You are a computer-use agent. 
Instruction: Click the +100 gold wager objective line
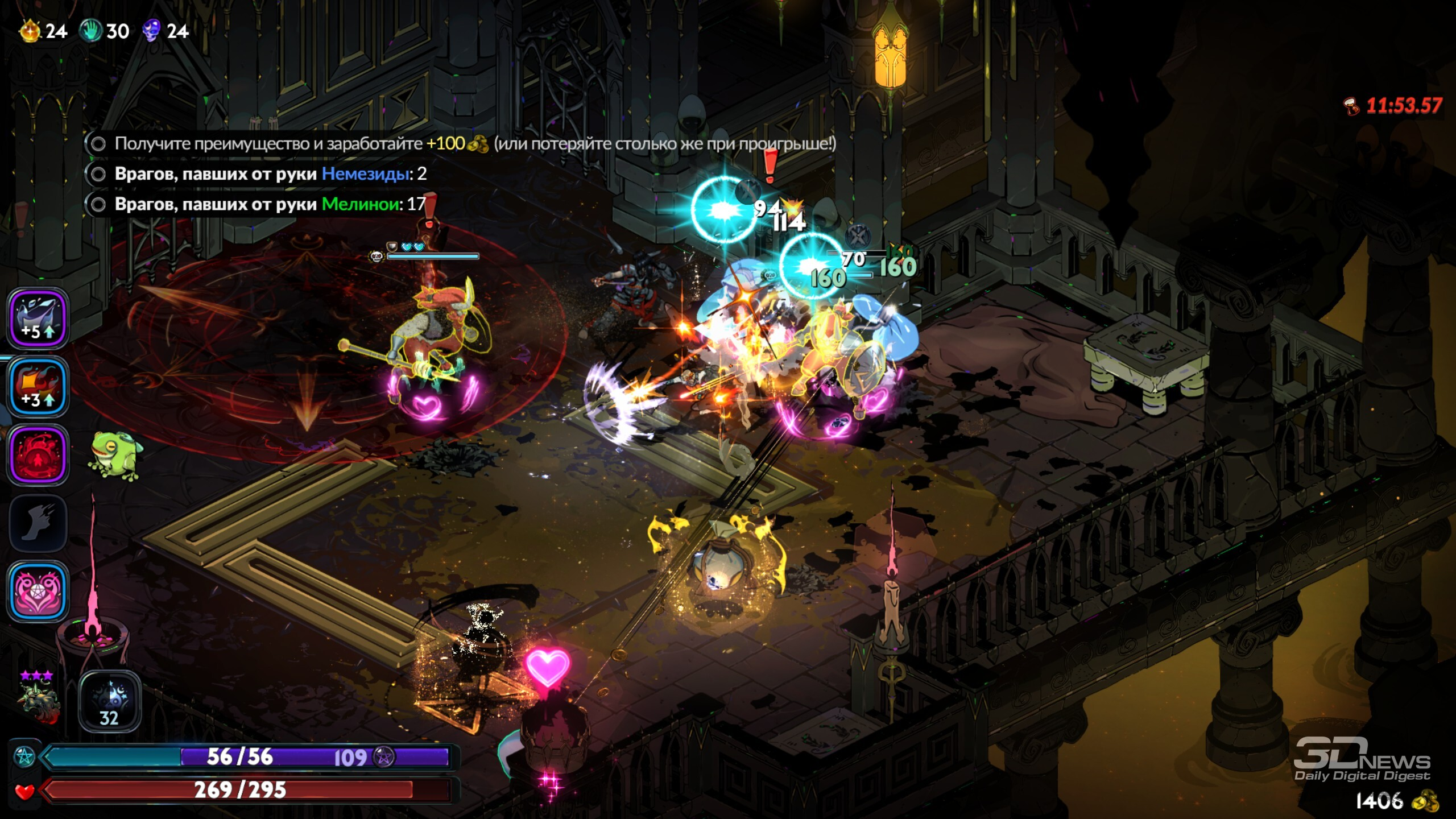[461, 143]
